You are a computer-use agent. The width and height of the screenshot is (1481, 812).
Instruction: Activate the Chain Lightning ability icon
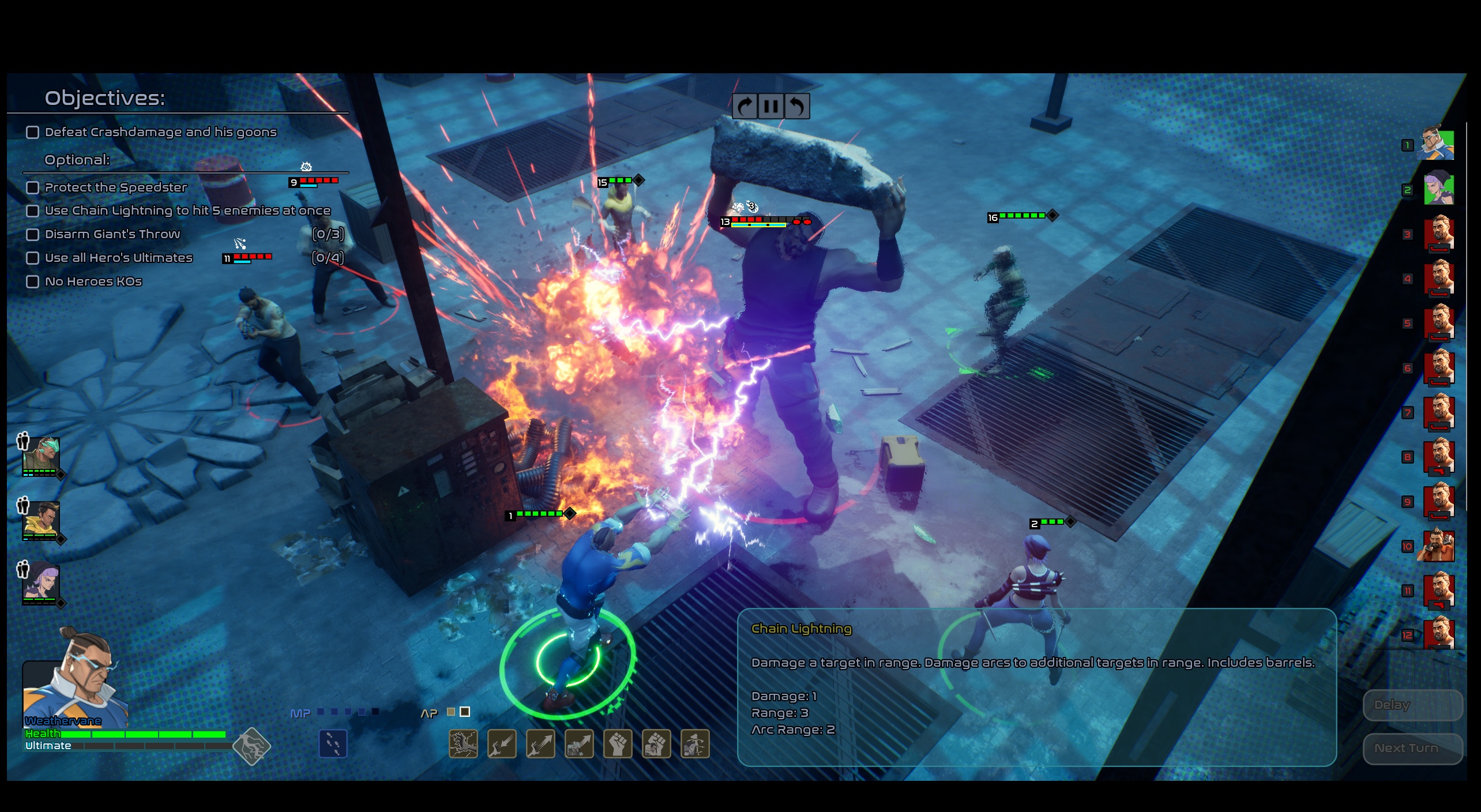pyautogui.click(x=463, y=744)
